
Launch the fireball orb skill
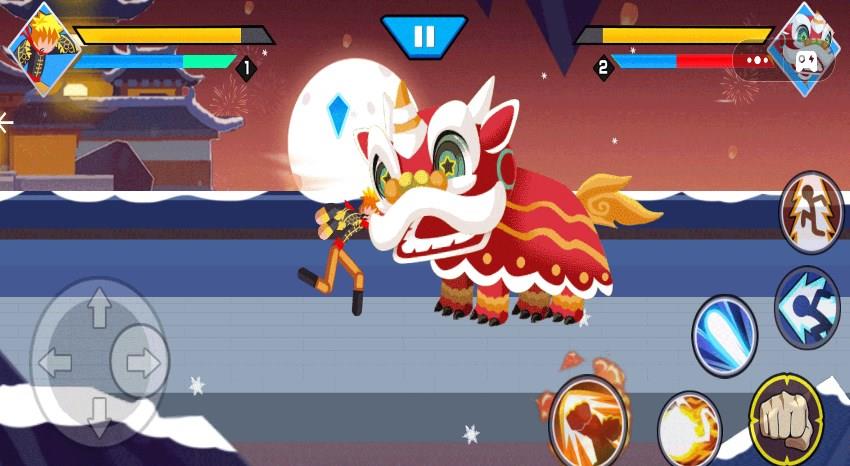coord(689,428)
